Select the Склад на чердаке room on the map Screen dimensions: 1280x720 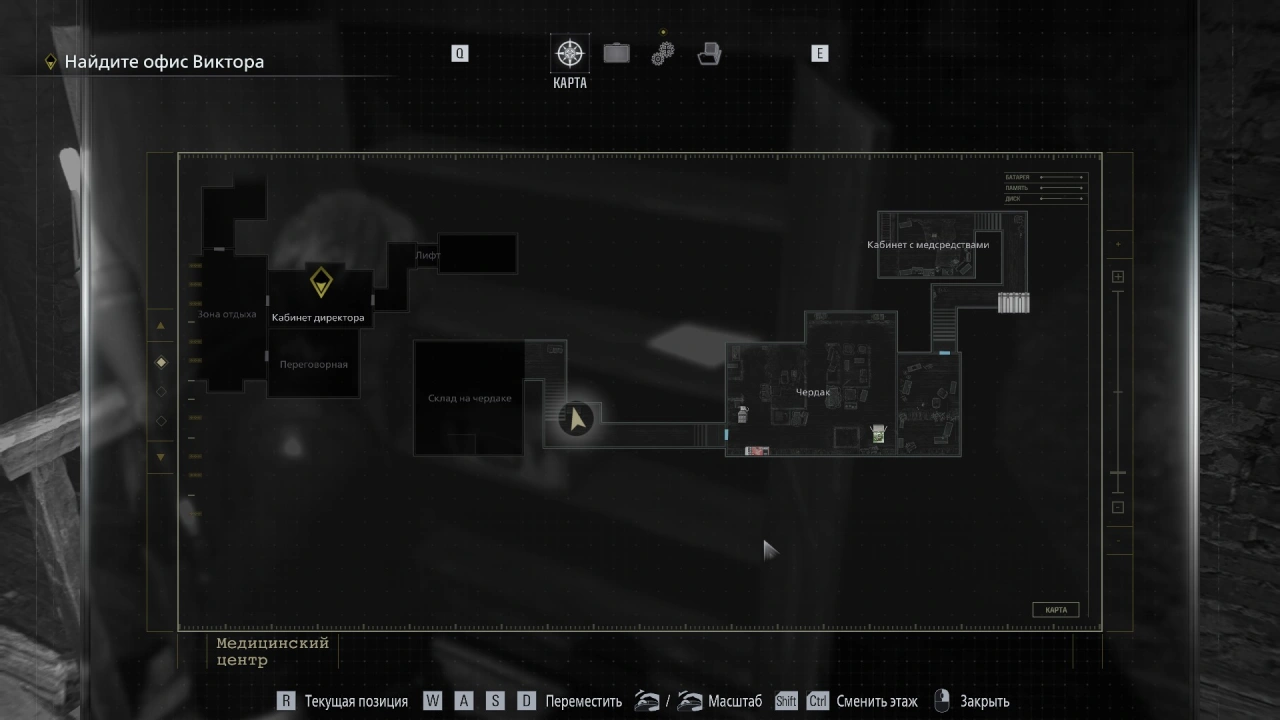(x=469, y=398)
